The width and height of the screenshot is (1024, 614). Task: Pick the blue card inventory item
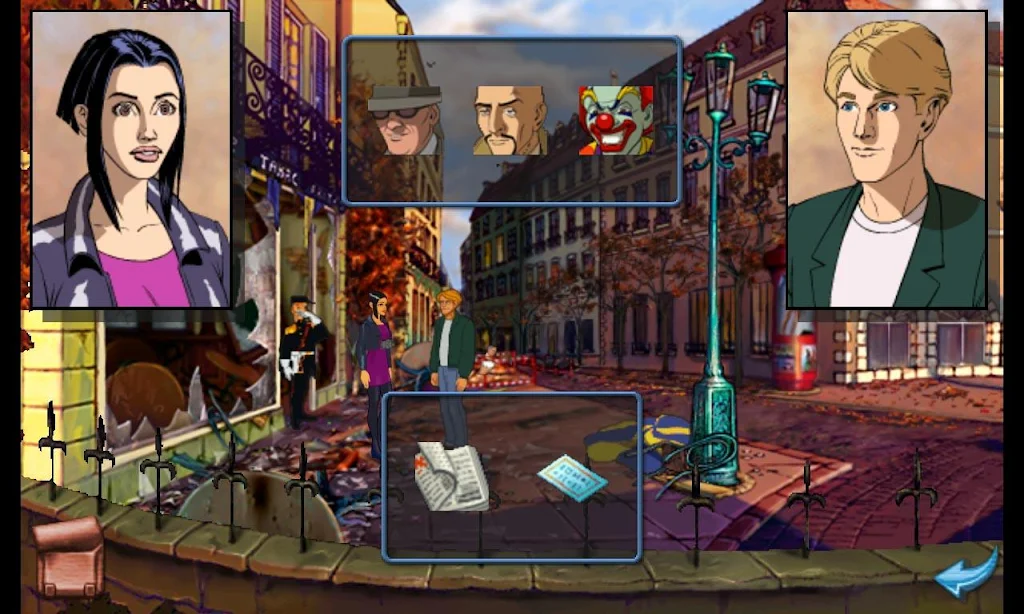tap(572, 478)
